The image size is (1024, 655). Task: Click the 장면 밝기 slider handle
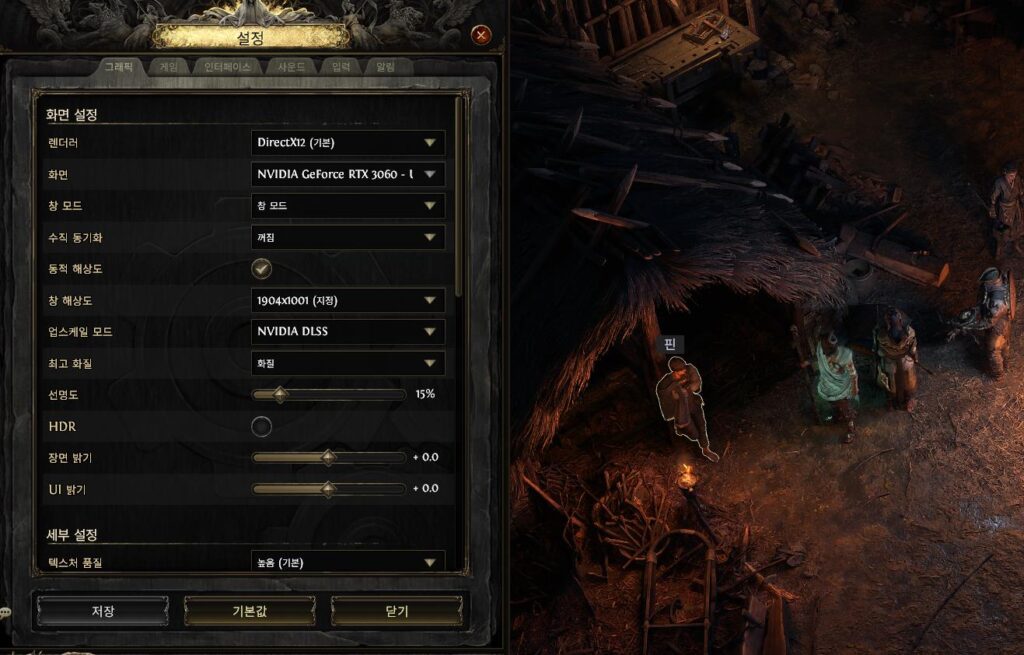(328, 457)
